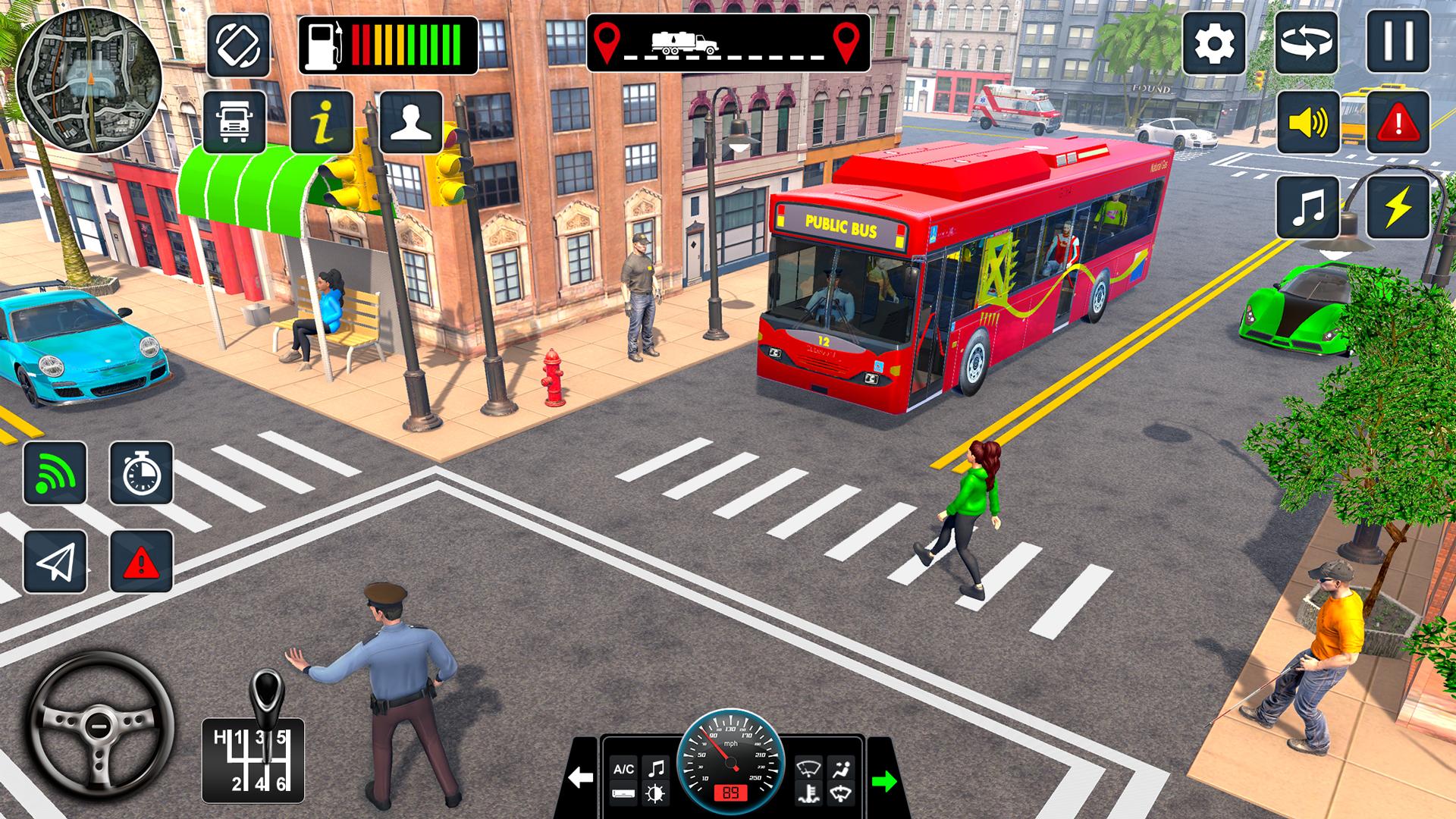Screen dimensions: 1456x819
Task: Open the gear settings menu
Action: pos(1214,42)
